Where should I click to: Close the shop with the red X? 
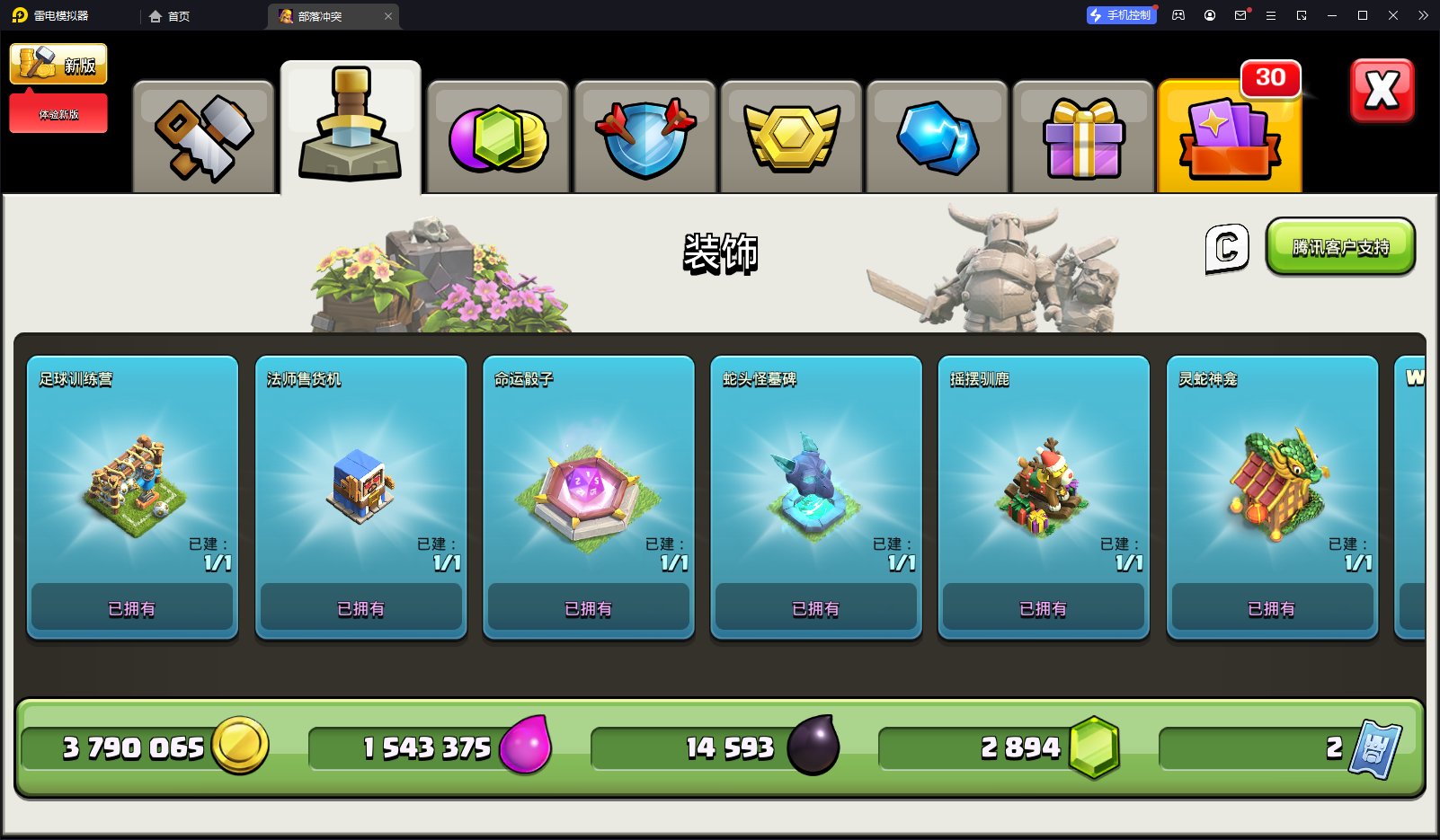(x=1382, y=90)
